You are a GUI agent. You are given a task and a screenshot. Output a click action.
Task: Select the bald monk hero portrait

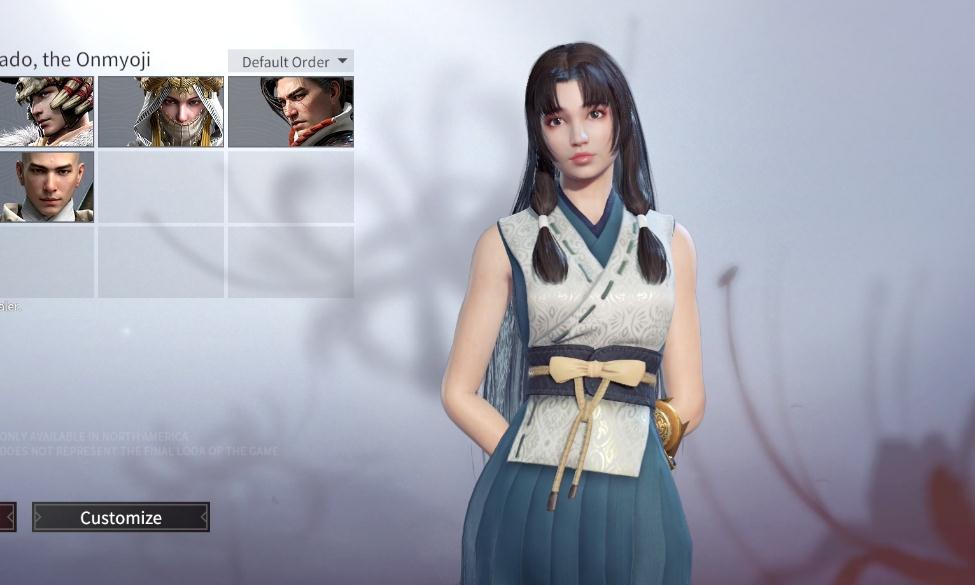(x=46, y=186)
